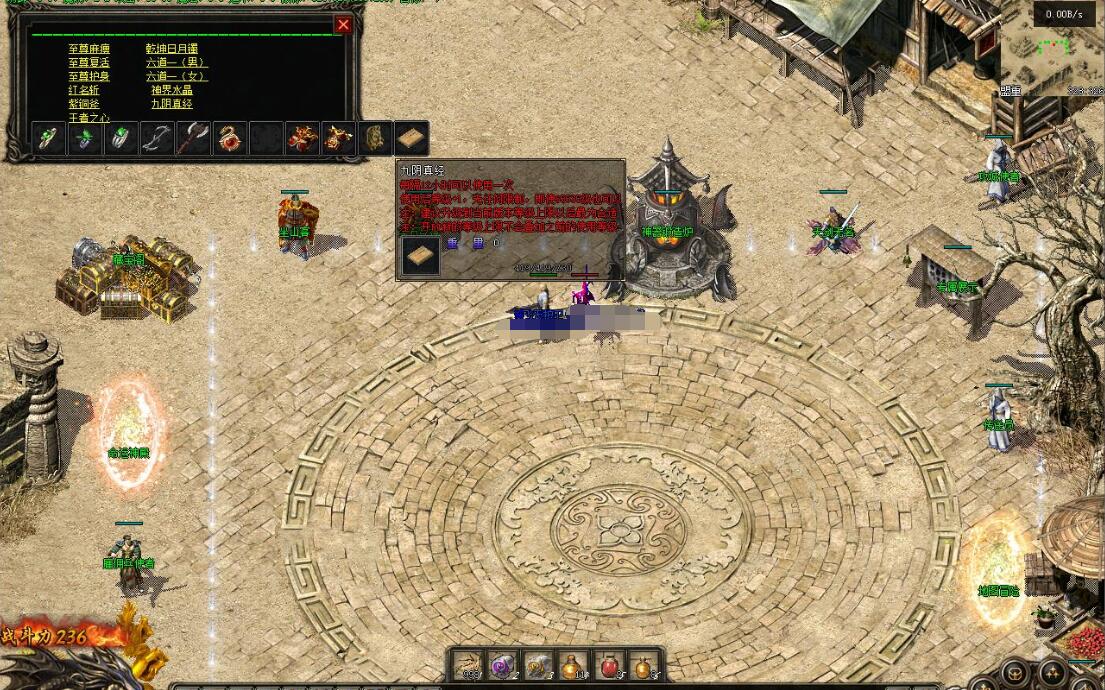Click the bow weapon slot
Image resolution: width=1105 pixels, height=690 pixels.
[x=156, y=139]
